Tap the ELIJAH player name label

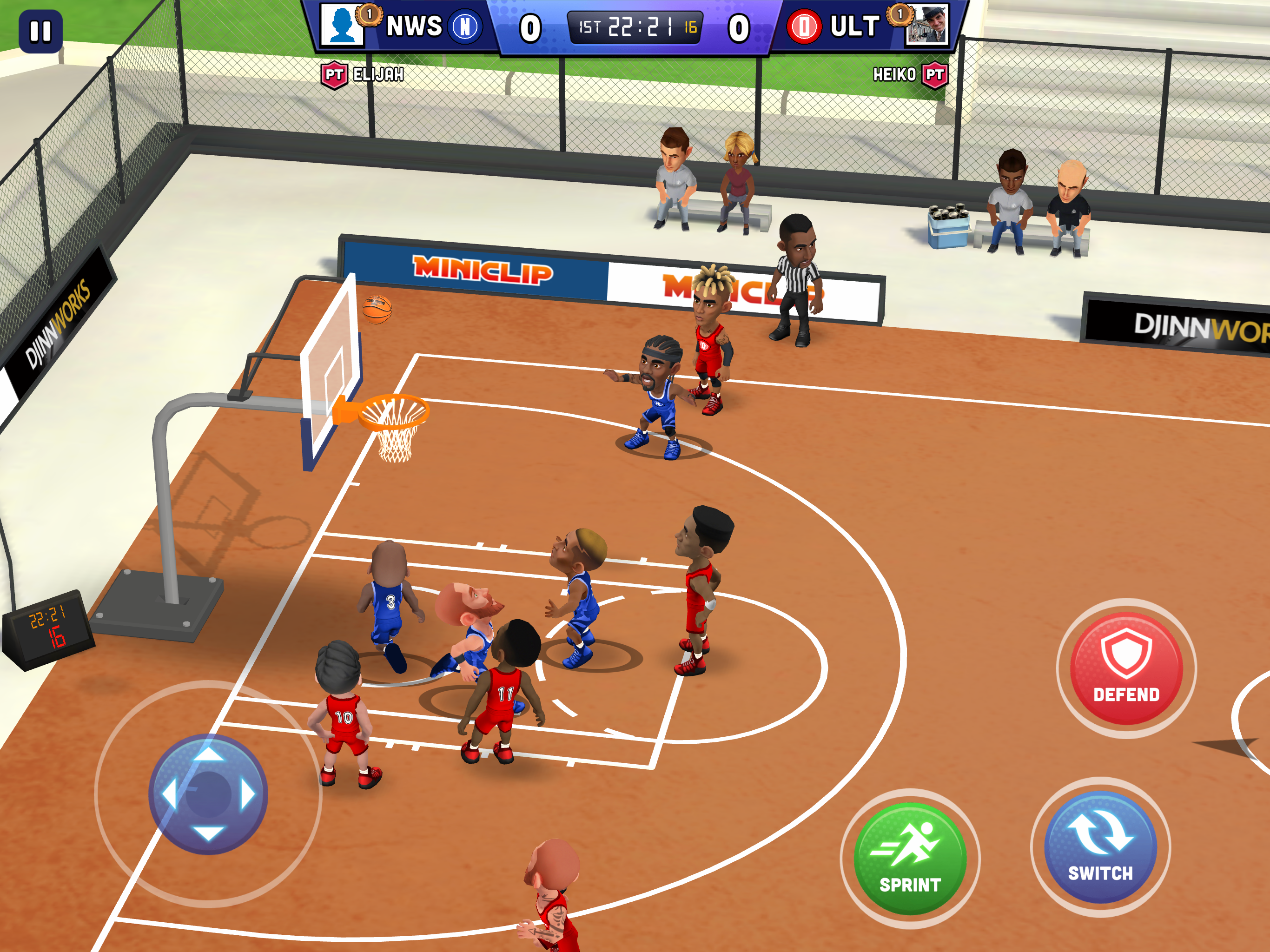coord(379,74)
